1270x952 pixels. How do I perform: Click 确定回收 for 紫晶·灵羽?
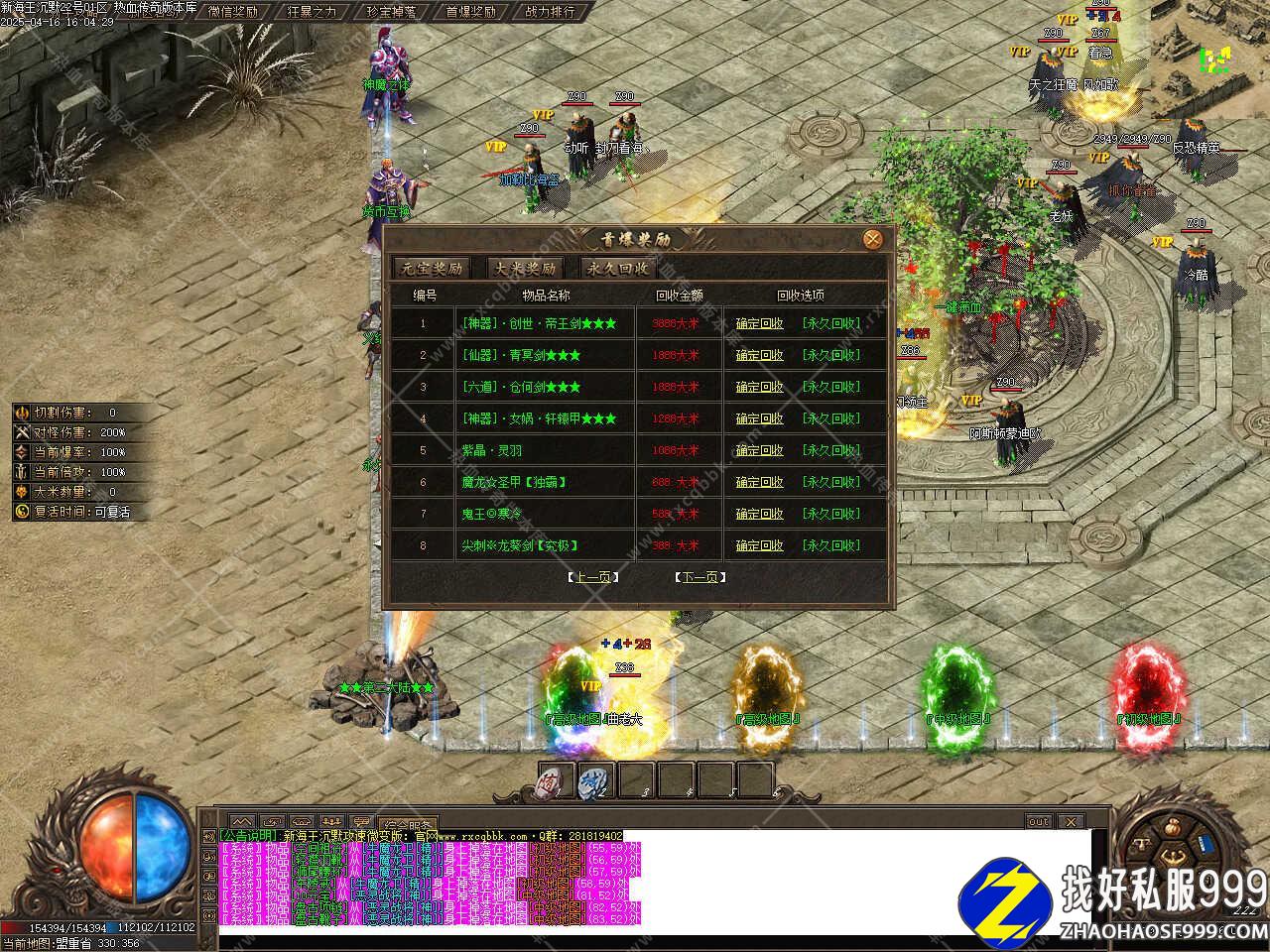pyautogui.click(x=760, y=450)
